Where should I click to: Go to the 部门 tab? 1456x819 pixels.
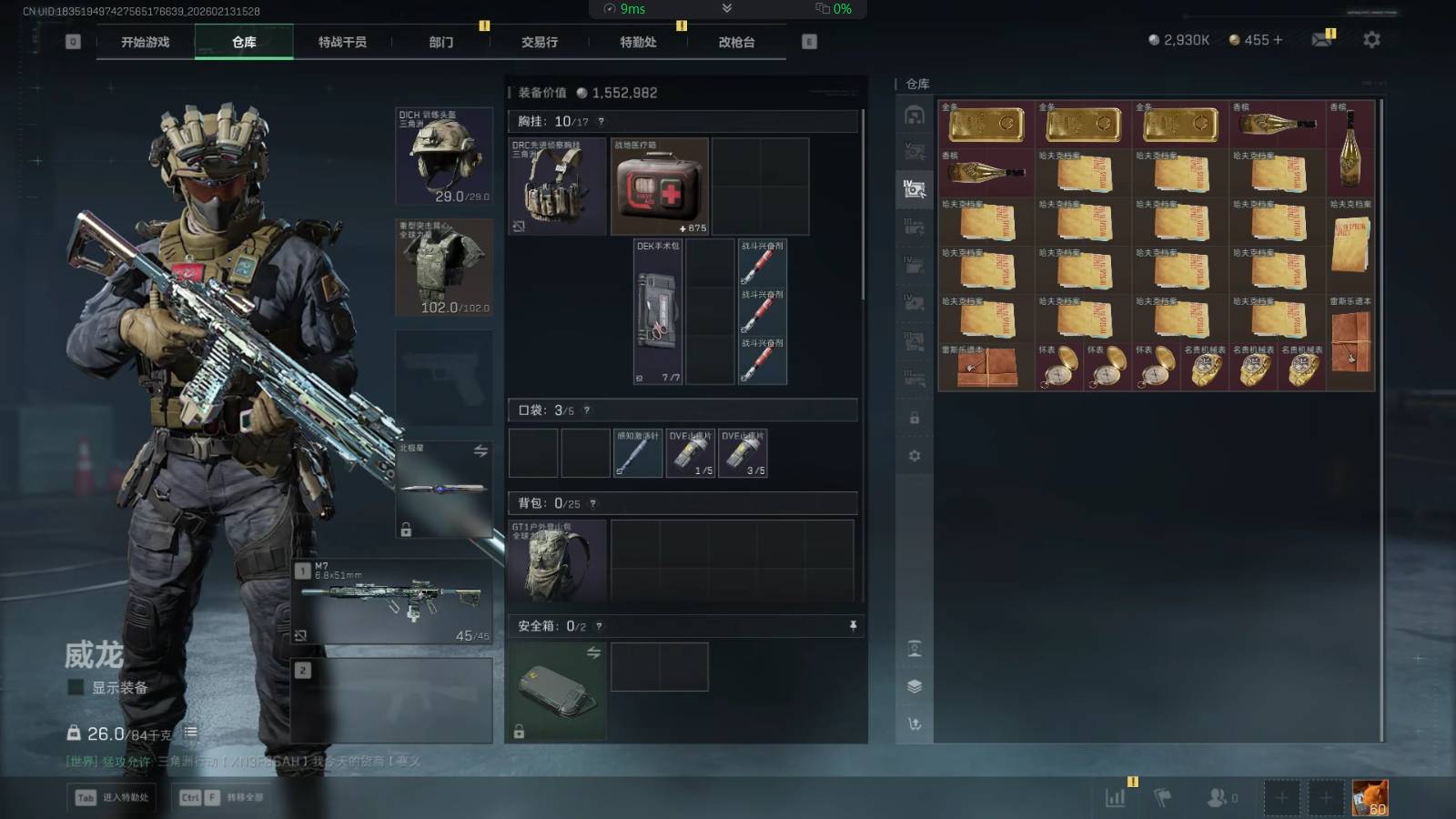[441, 42]
